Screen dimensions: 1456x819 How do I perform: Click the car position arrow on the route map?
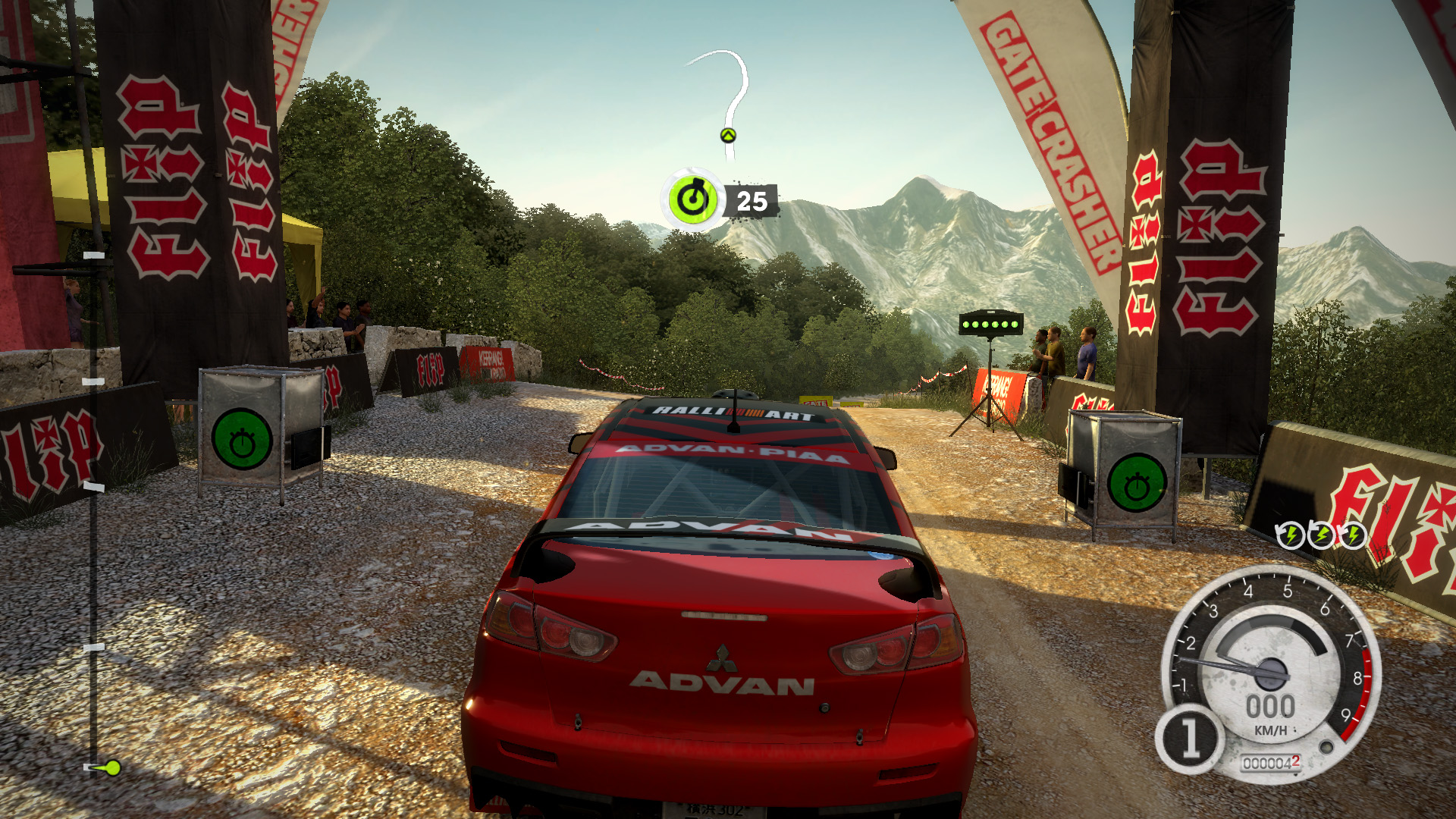728,136
